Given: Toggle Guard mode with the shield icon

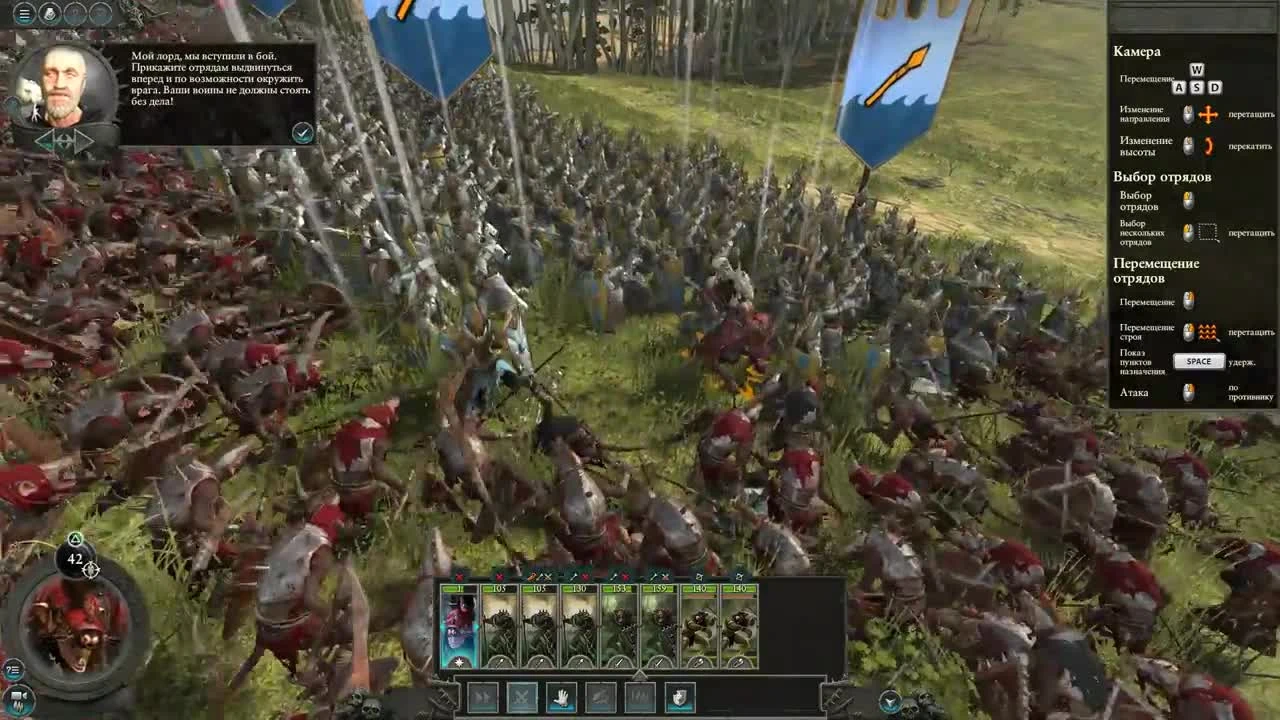Looking at the screenshot, I should click(678, 696).
